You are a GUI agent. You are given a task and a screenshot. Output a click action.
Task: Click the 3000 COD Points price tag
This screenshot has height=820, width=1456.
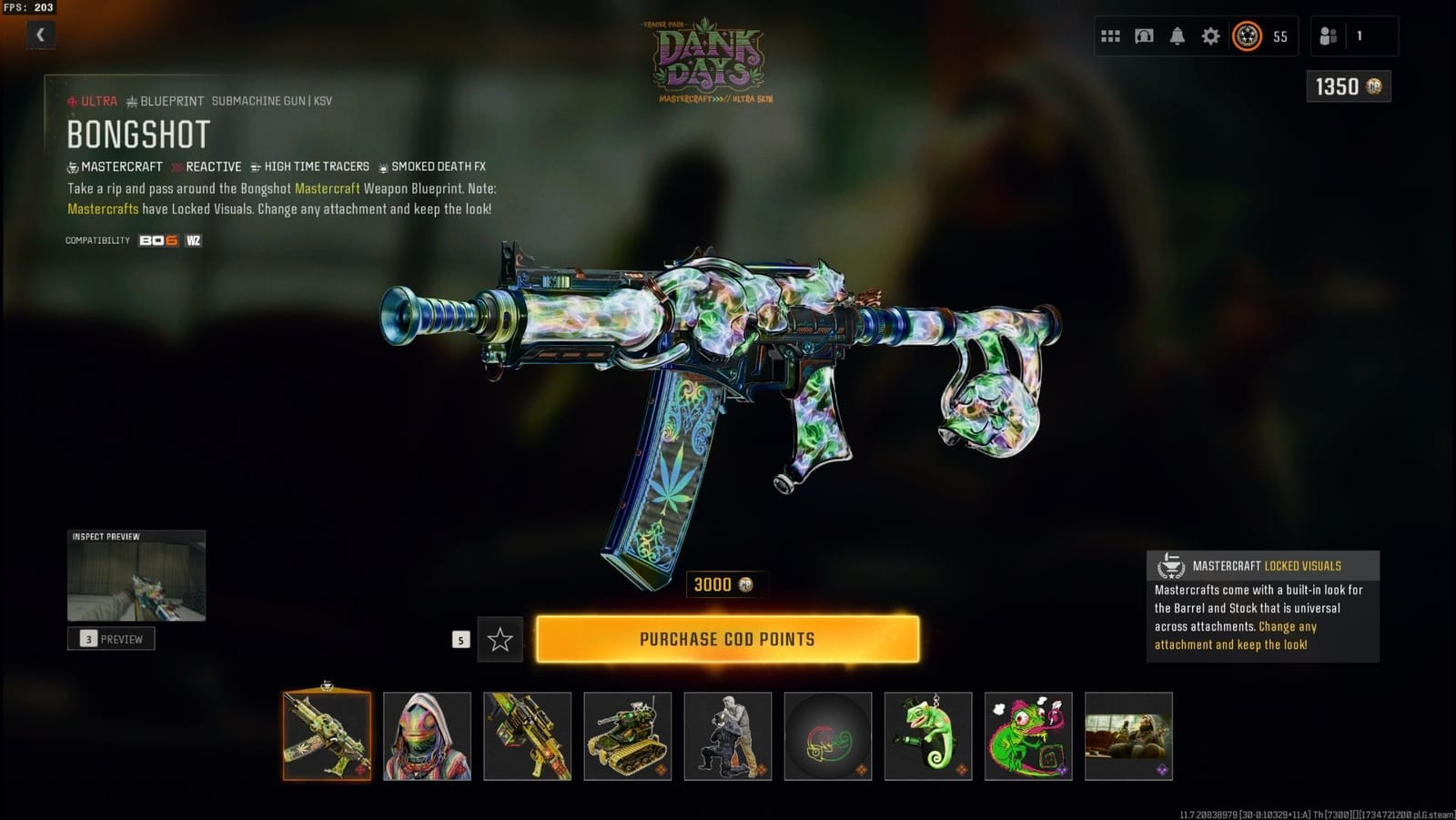723,584
